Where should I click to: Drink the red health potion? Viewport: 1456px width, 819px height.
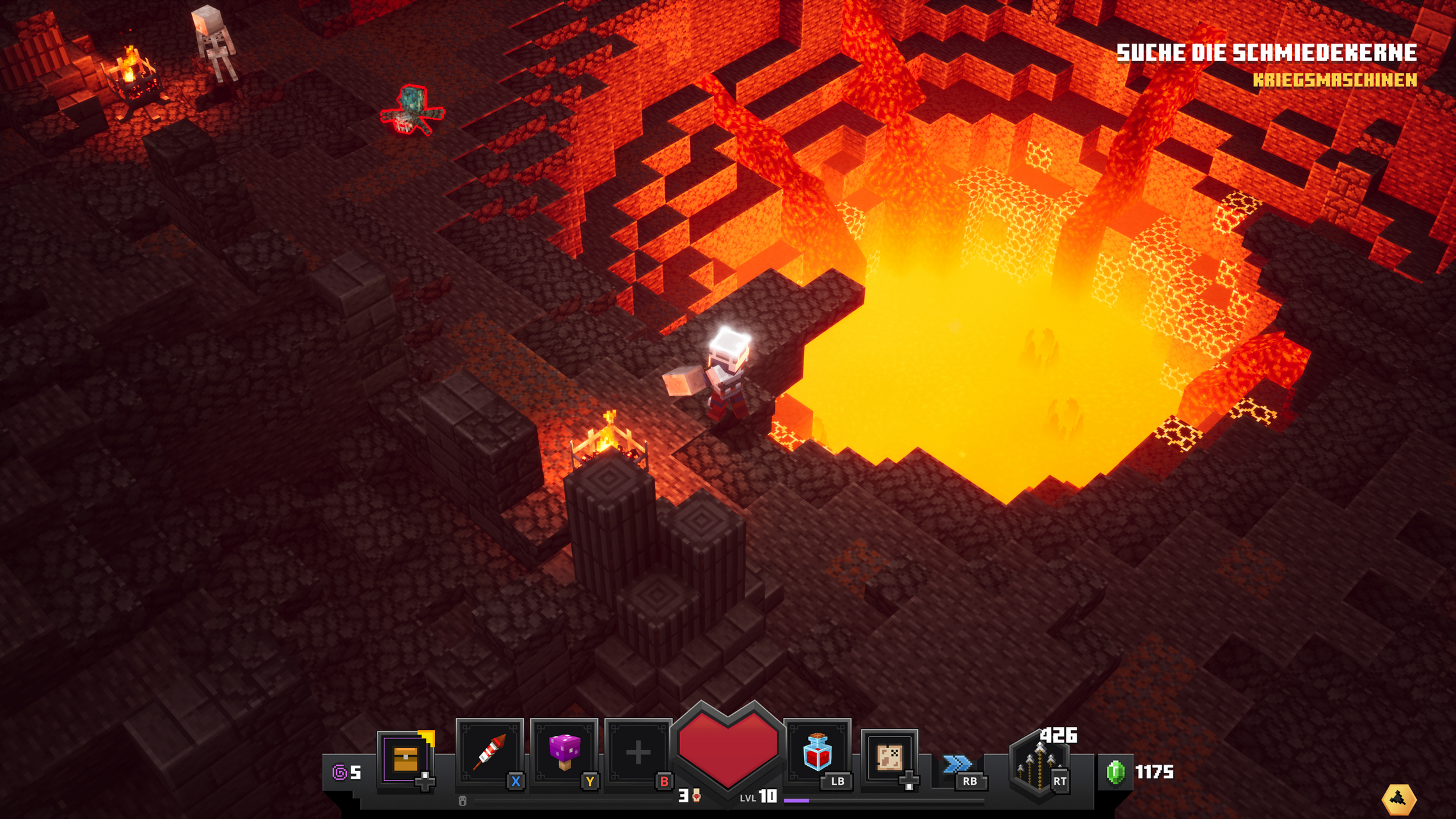coord(818,752)
